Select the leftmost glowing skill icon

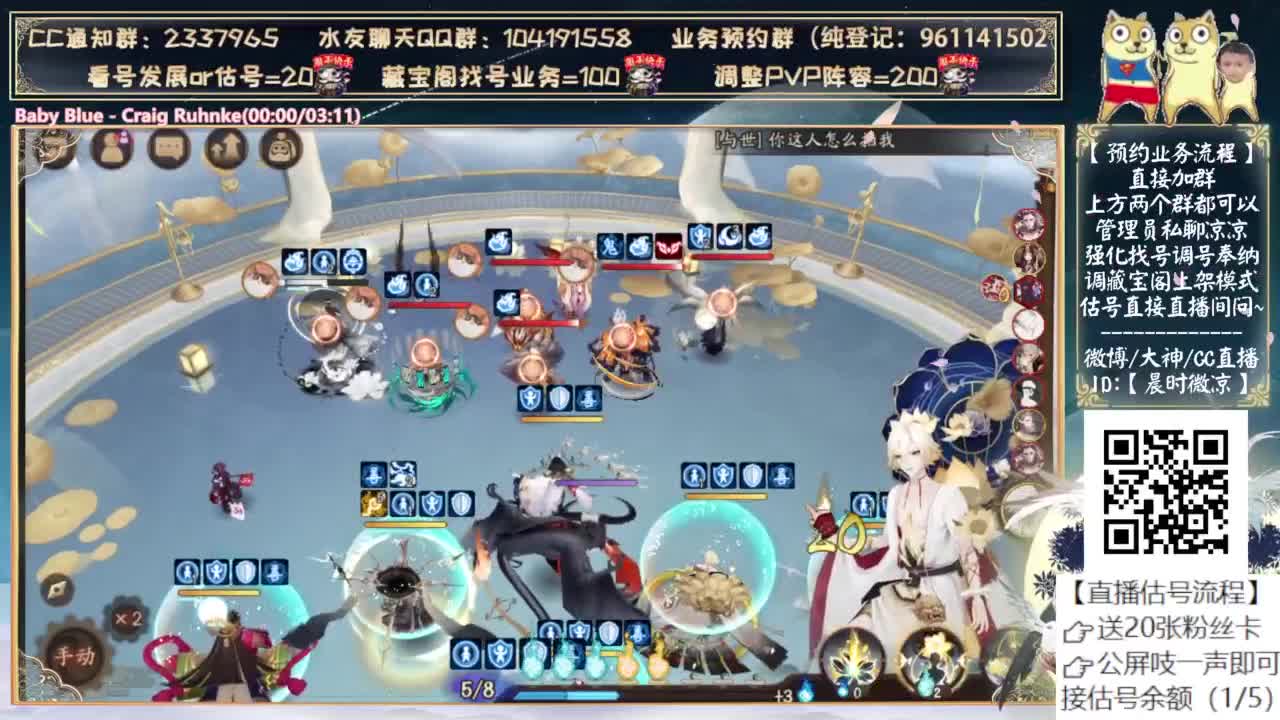531,663
